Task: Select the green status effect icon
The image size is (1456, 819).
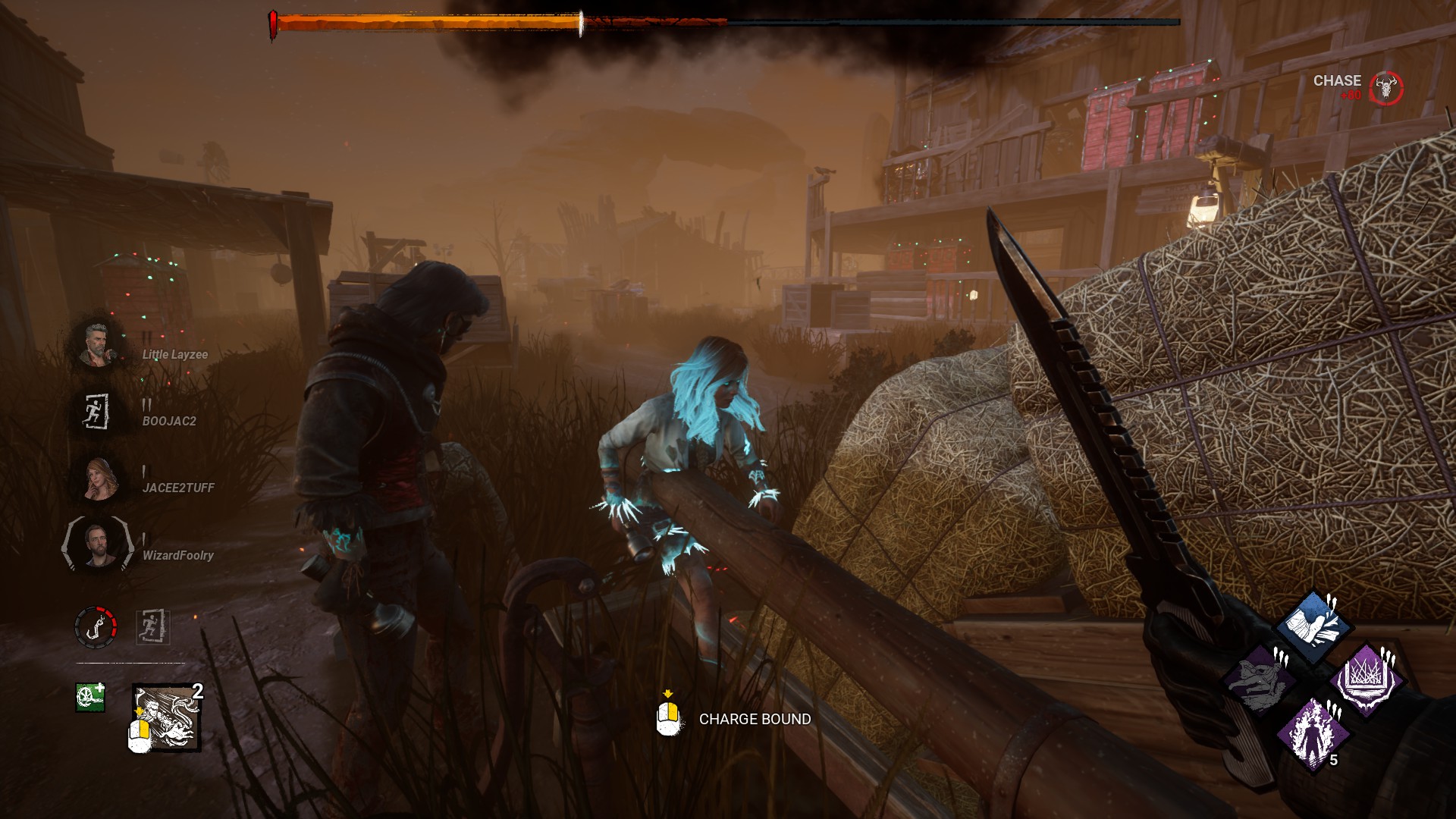Action: (x=89, y=697)
